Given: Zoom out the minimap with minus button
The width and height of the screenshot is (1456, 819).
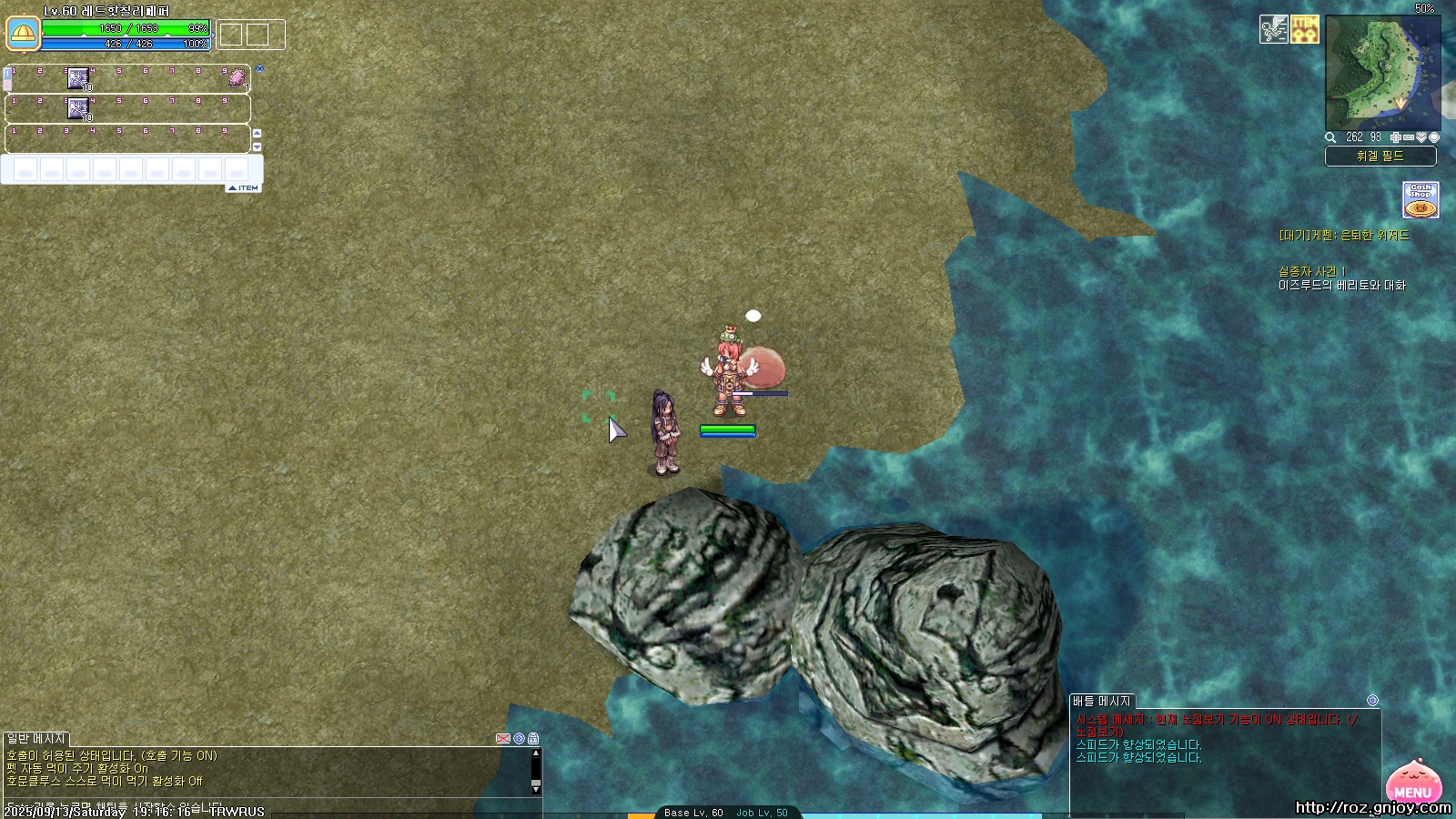Looking at the screenshot, I should 1409,137.
